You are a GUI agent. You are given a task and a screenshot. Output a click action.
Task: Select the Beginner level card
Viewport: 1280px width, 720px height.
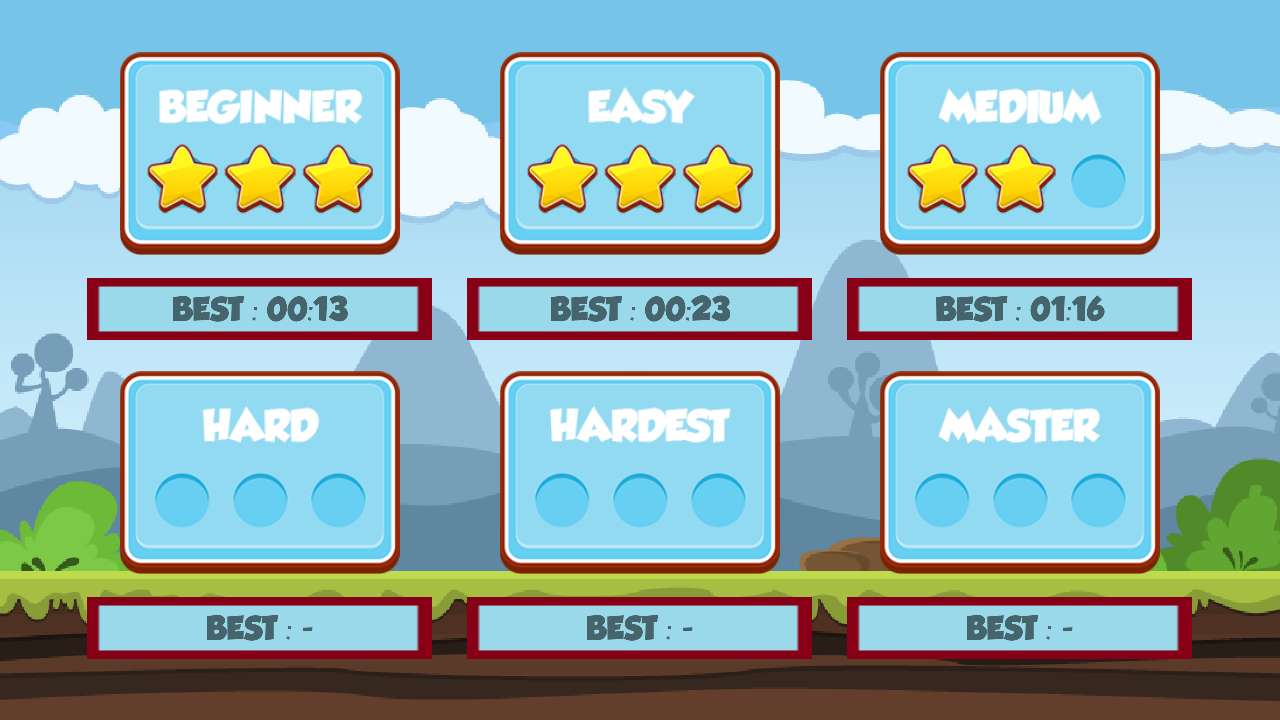tap(260, 150)
